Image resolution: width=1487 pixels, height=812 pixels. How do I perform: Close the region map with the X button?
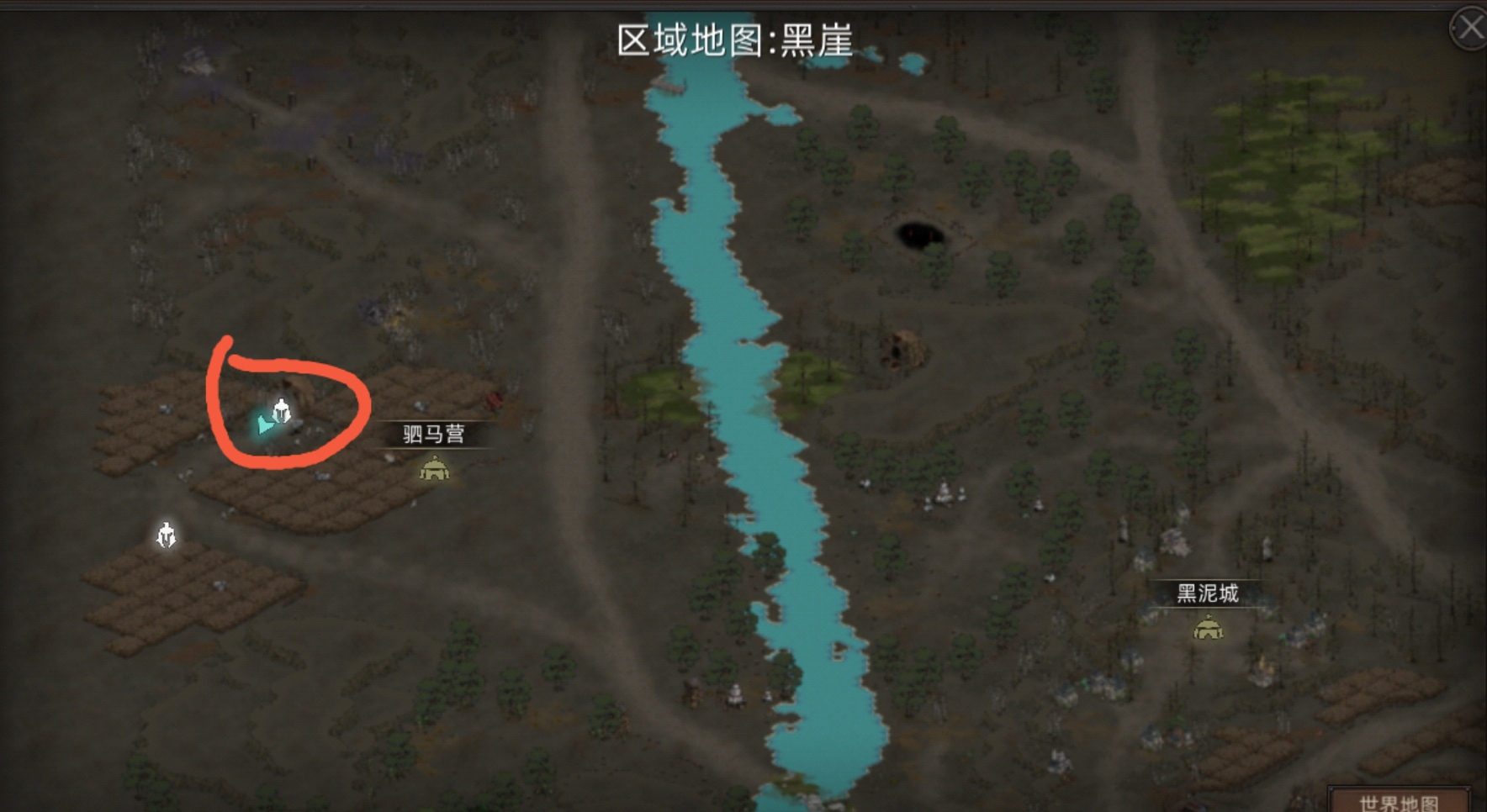point(1470,28)
